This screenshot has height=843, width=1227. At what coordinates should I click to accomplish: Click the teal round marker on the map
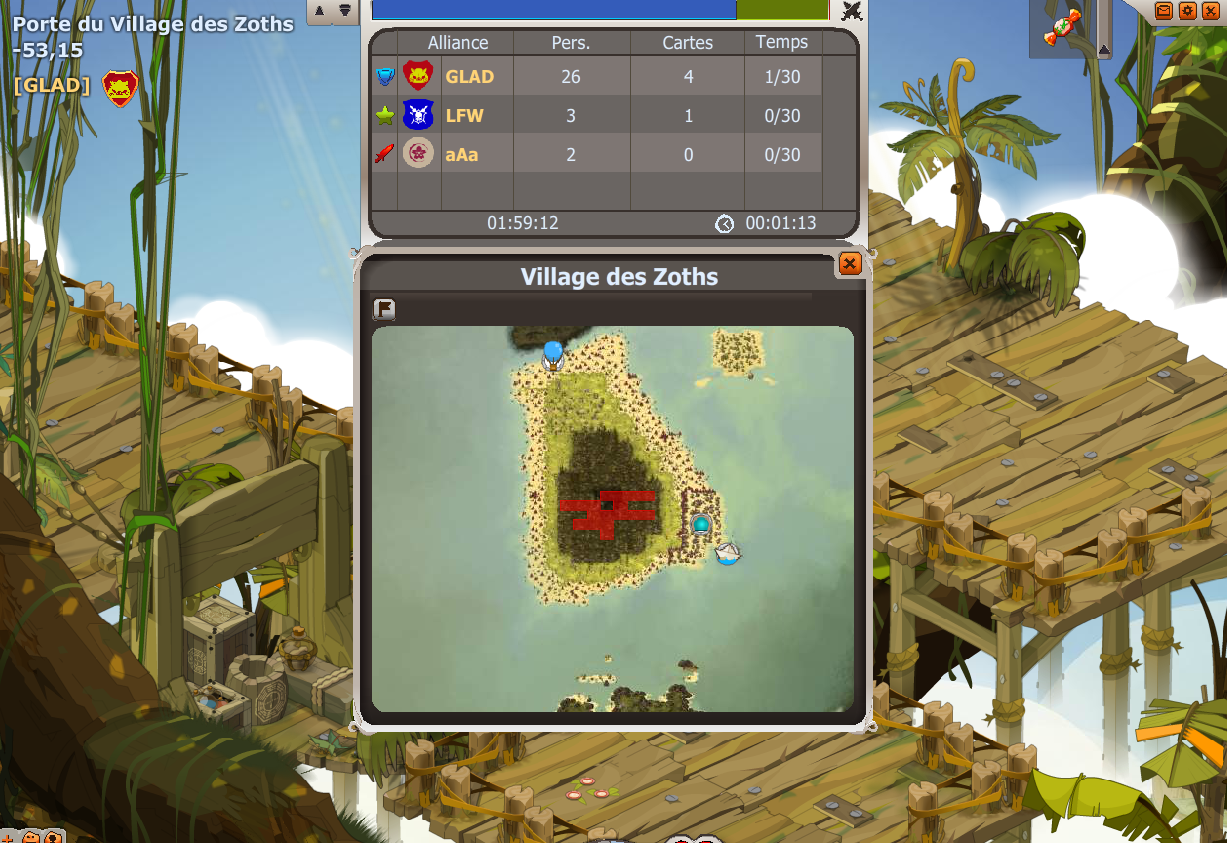(701, 524)
